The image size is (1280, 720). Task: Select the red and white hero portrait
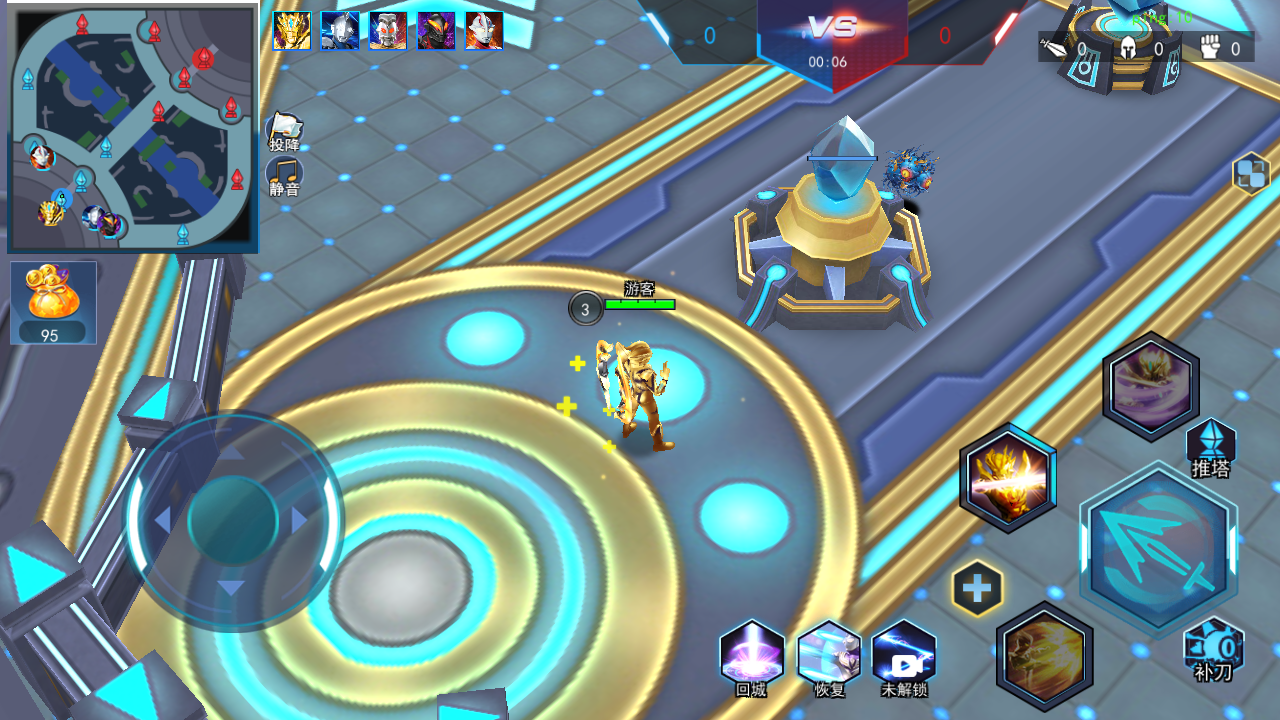(484, 31)
